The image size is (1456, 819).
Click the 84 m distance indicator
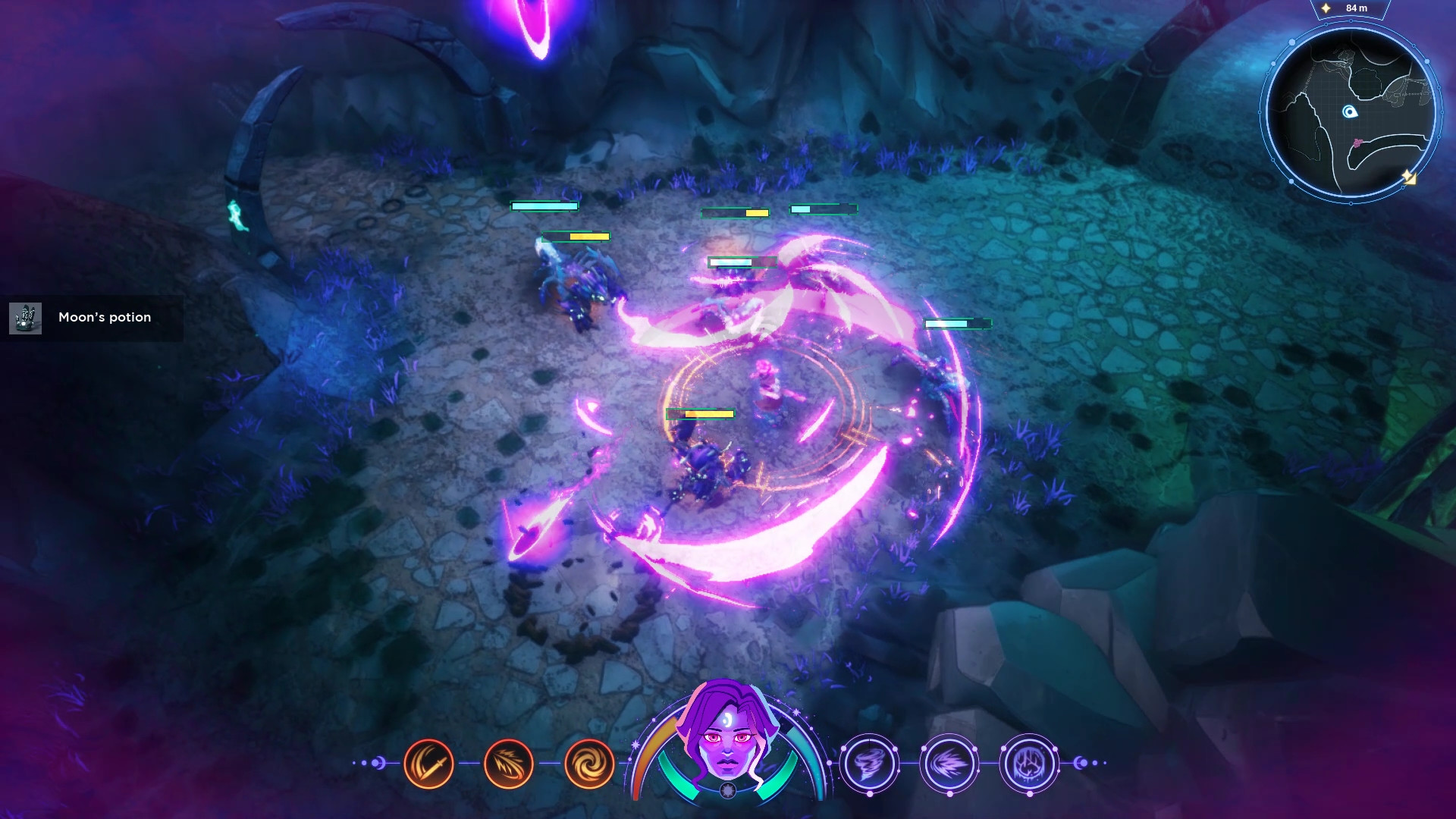click(x=1356, y=8)
